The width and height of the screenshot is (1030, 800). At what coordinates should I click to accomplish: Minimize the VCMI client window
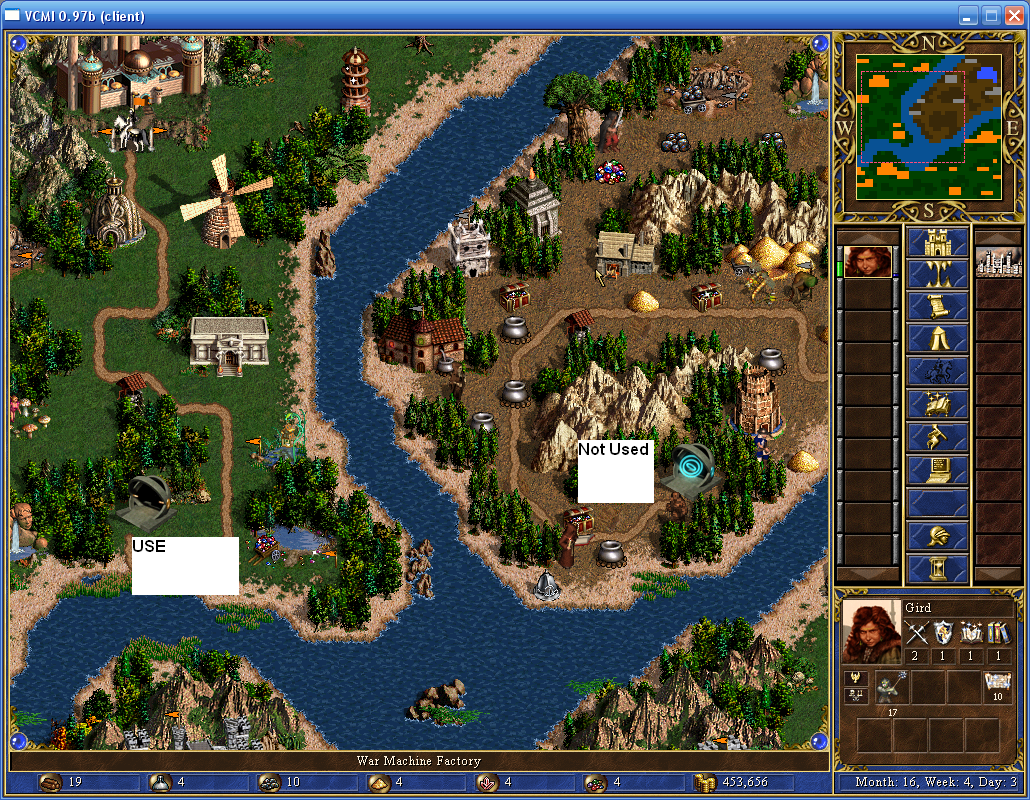pos(968,15)
